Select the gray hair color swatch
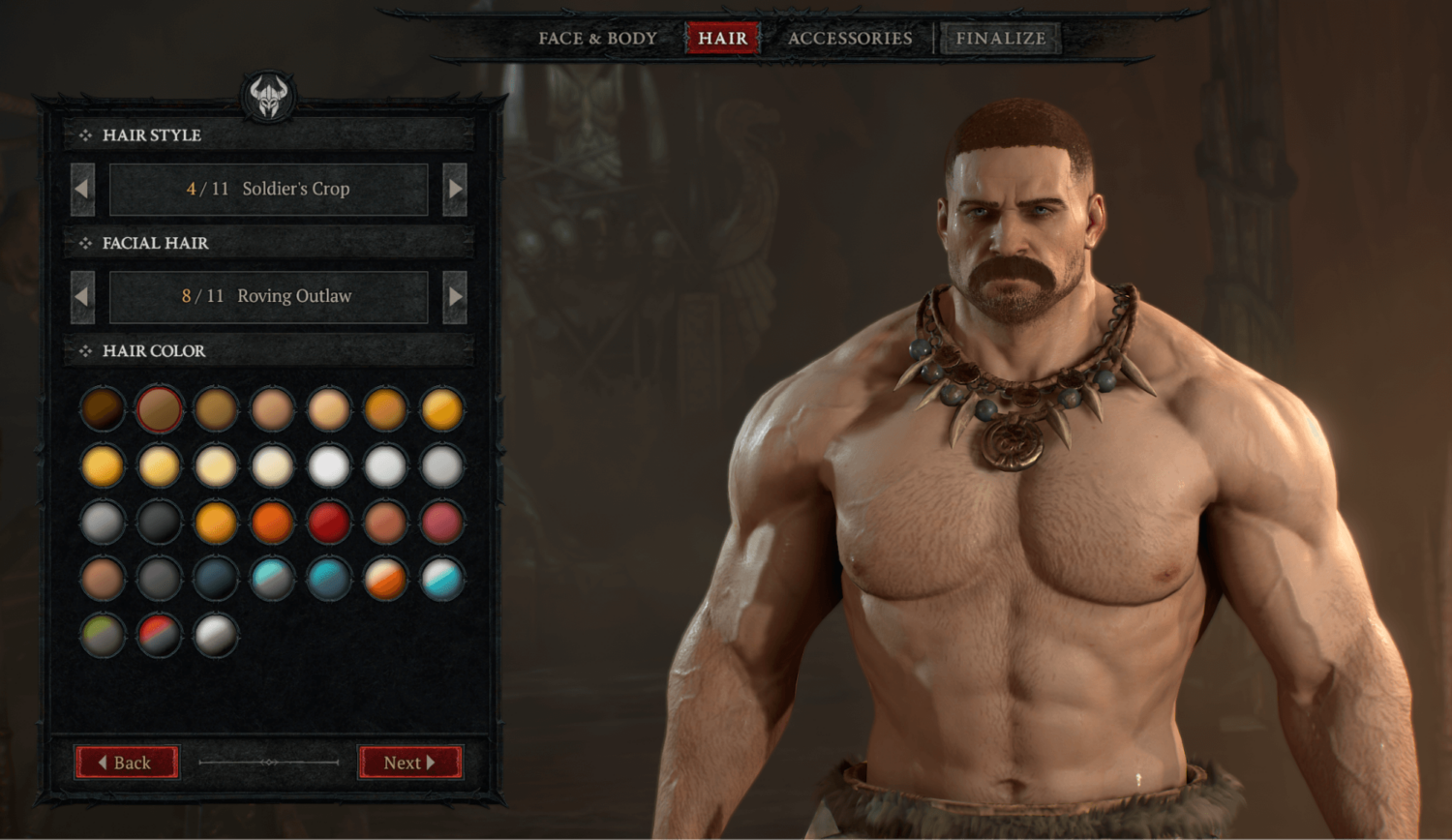Viewport: 1452px width, 840px height. tap(101, 522)
